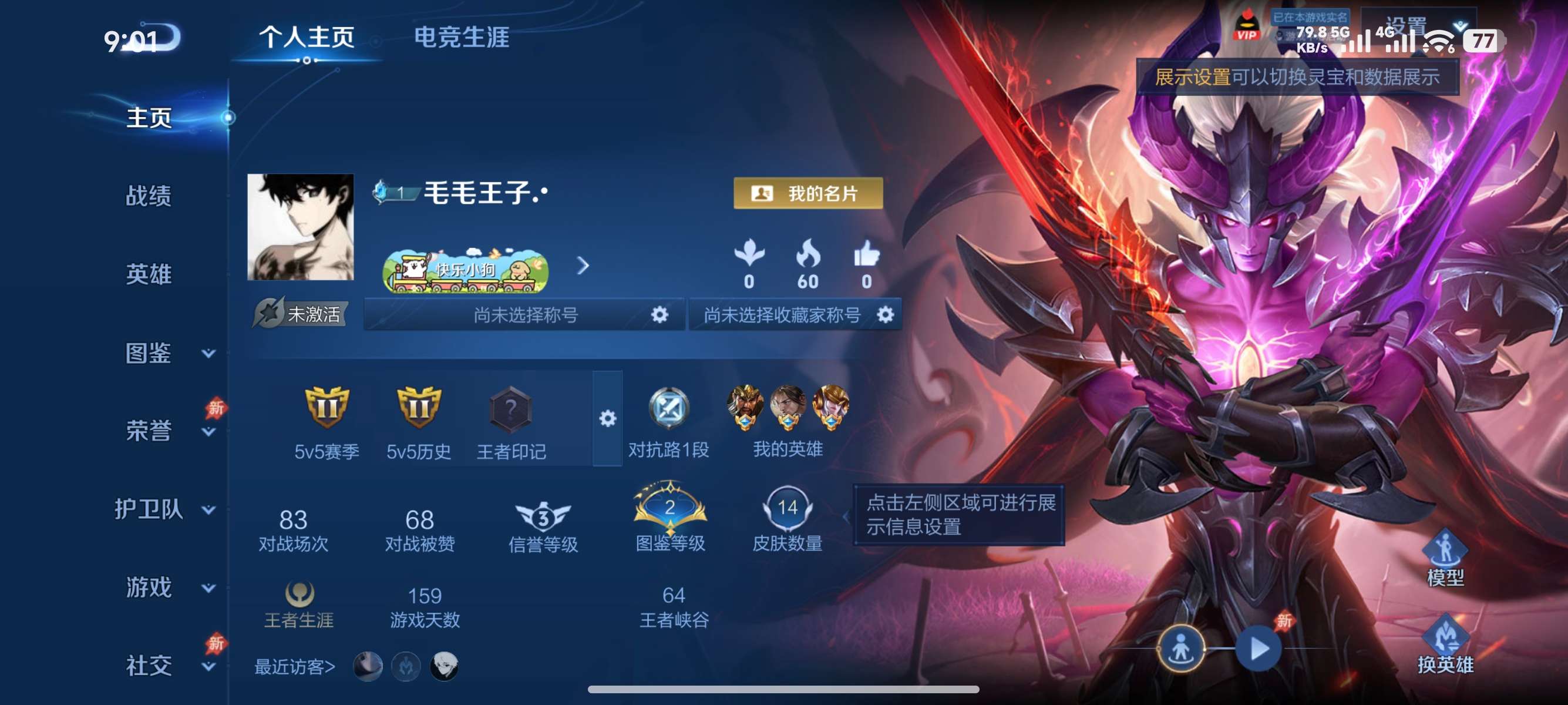The image size is (1568, 705).
Task: Expand the 图鉴 sidebar section
Action: (x=150, y=352)
